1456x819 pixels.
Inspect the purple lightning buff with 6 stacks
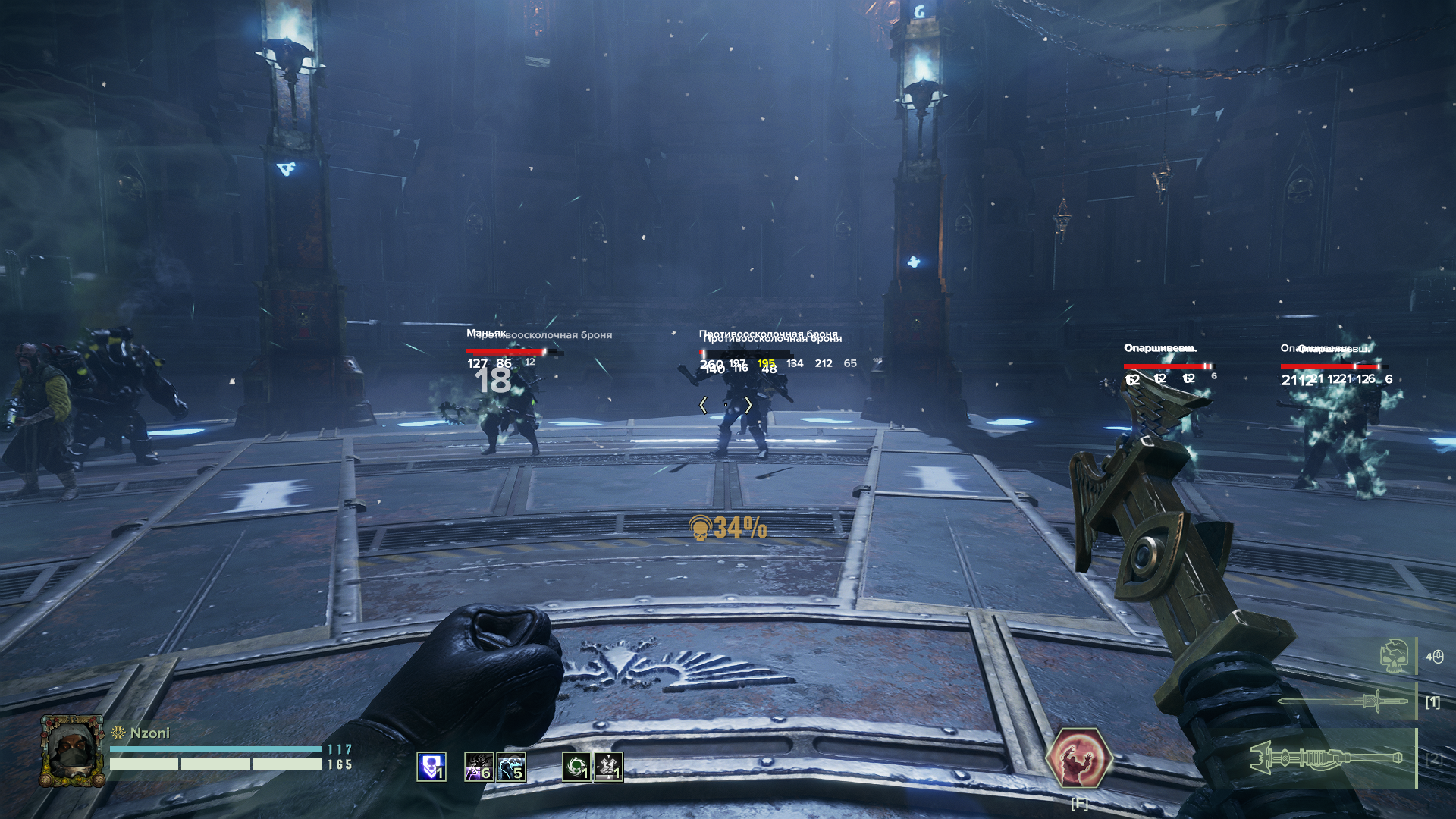pyautogui.click(x=479, y=767)
